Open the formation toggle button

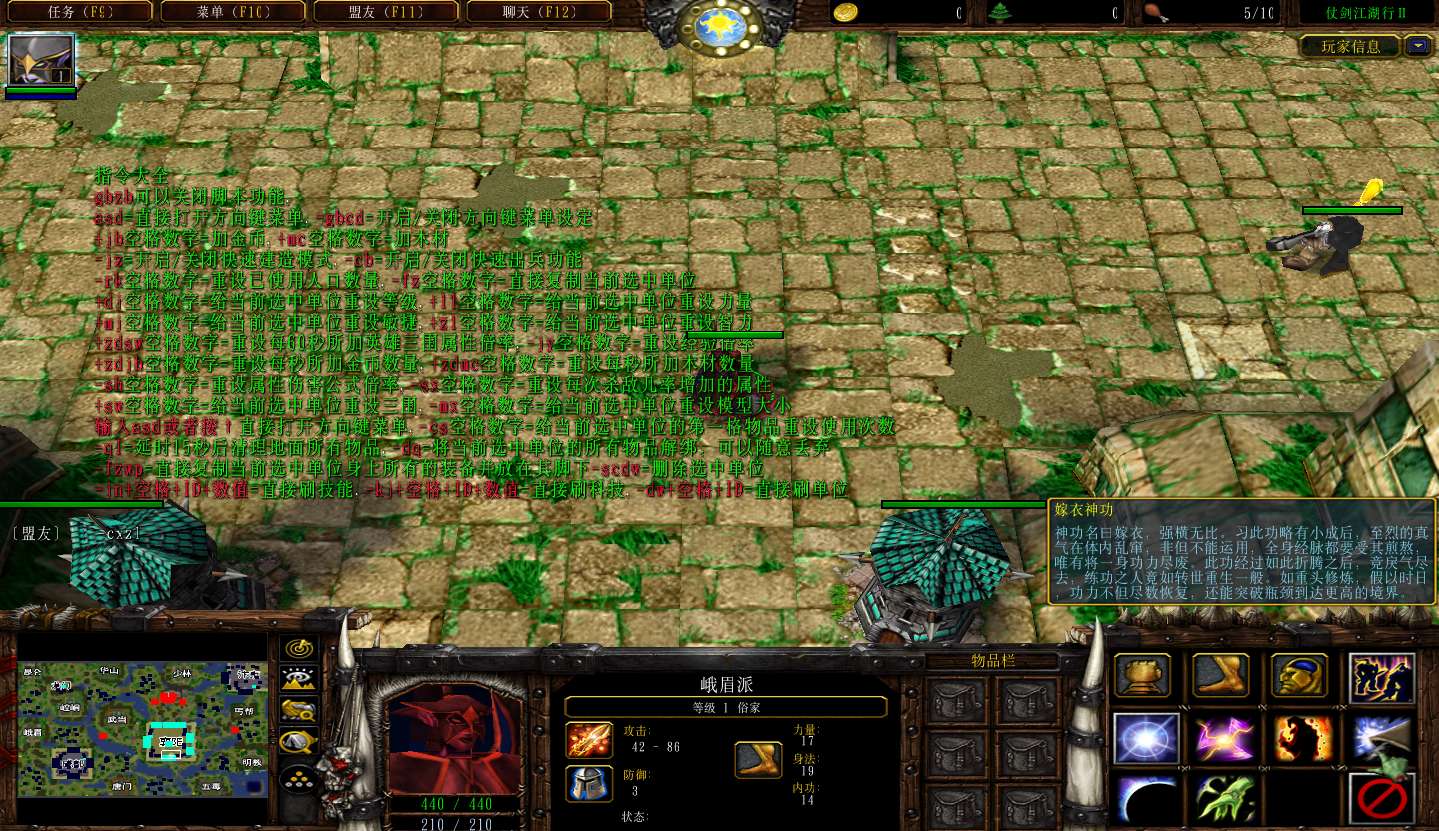click(x=298, y=778)
